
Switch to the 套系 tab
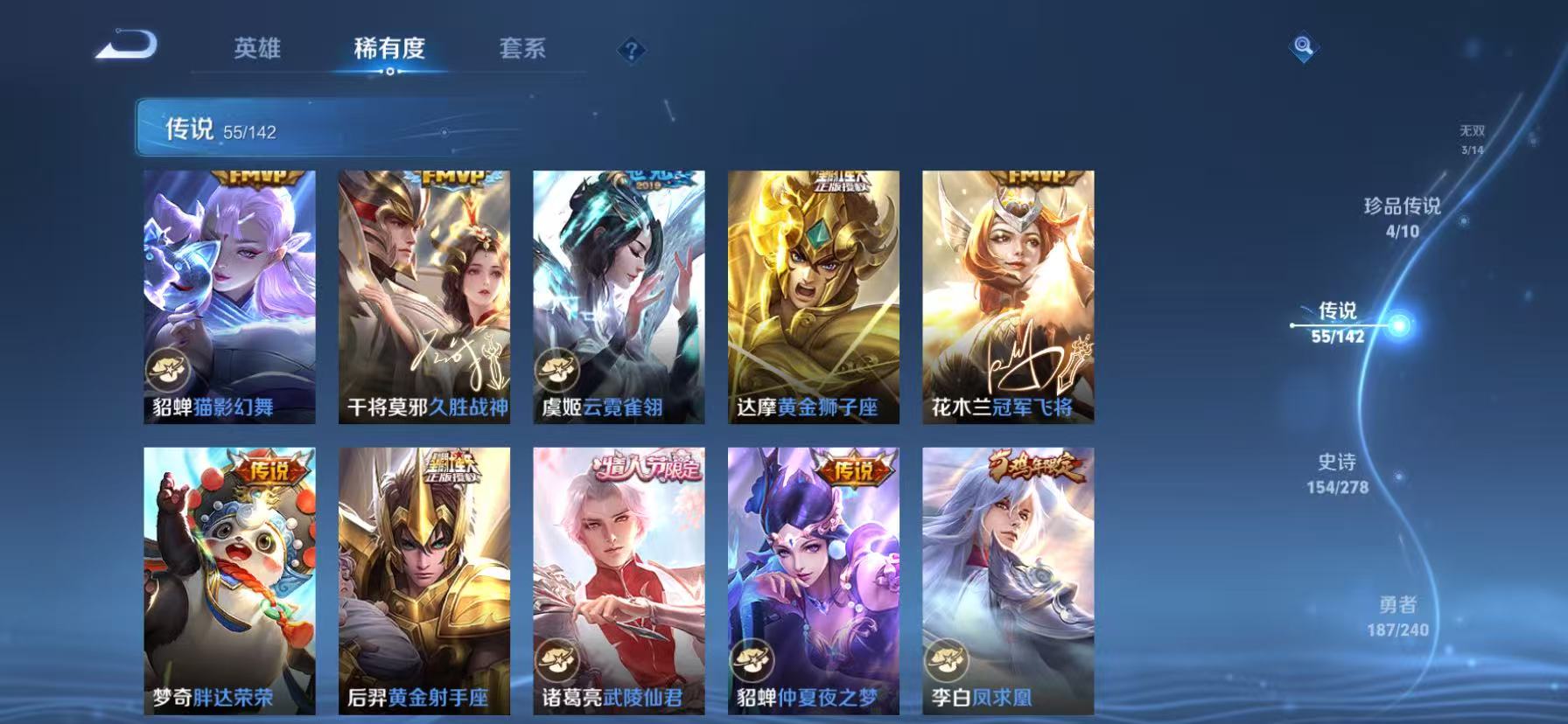pyautogui.click(x=523, y=50)
